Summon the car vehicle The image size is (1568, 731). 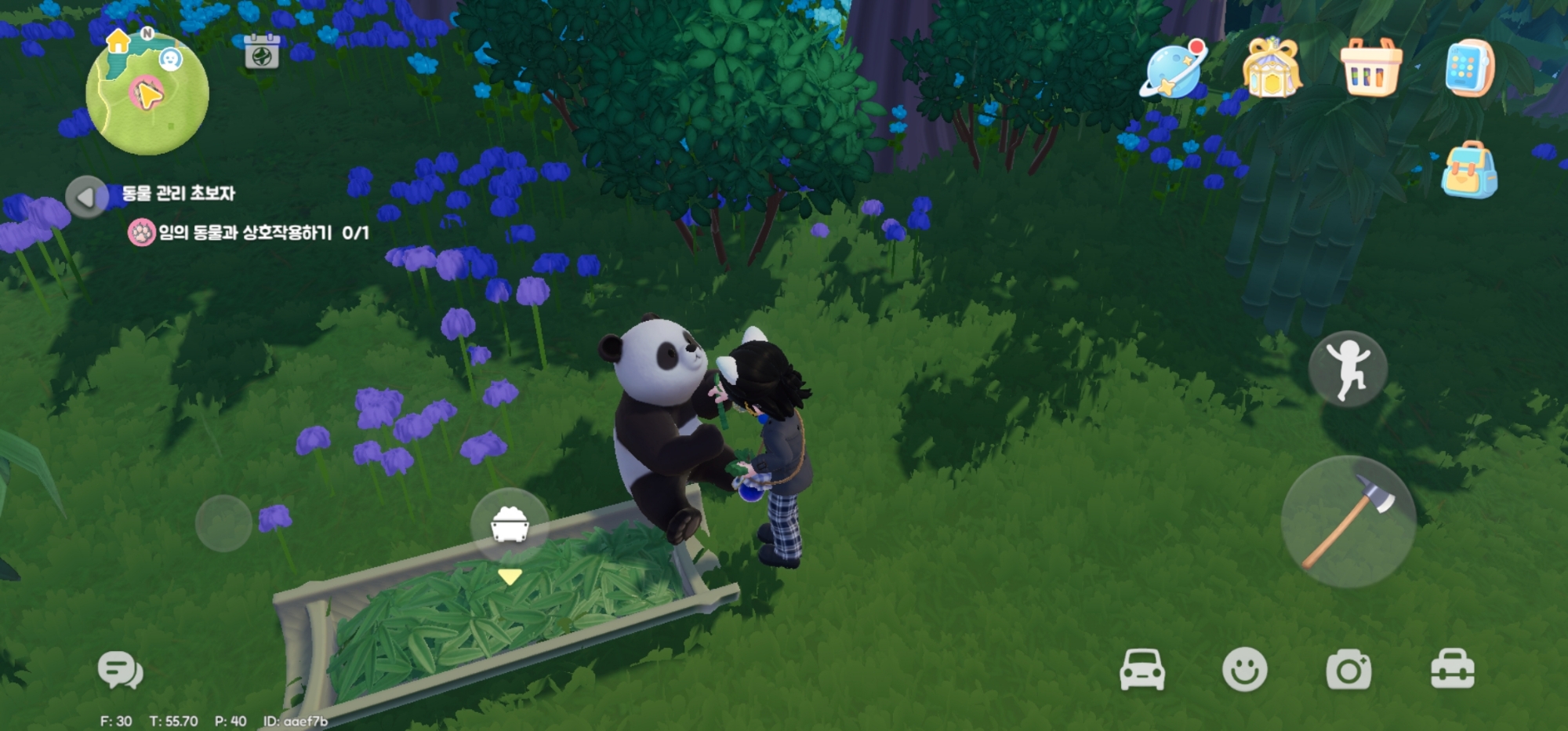pyautogui.click(x=1142, y=670)
